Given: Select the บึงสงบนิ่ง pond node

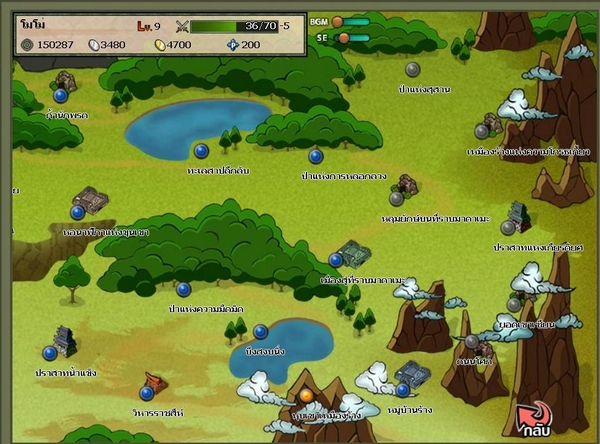Looking at the screenshot, I should [x=261, y=331].
